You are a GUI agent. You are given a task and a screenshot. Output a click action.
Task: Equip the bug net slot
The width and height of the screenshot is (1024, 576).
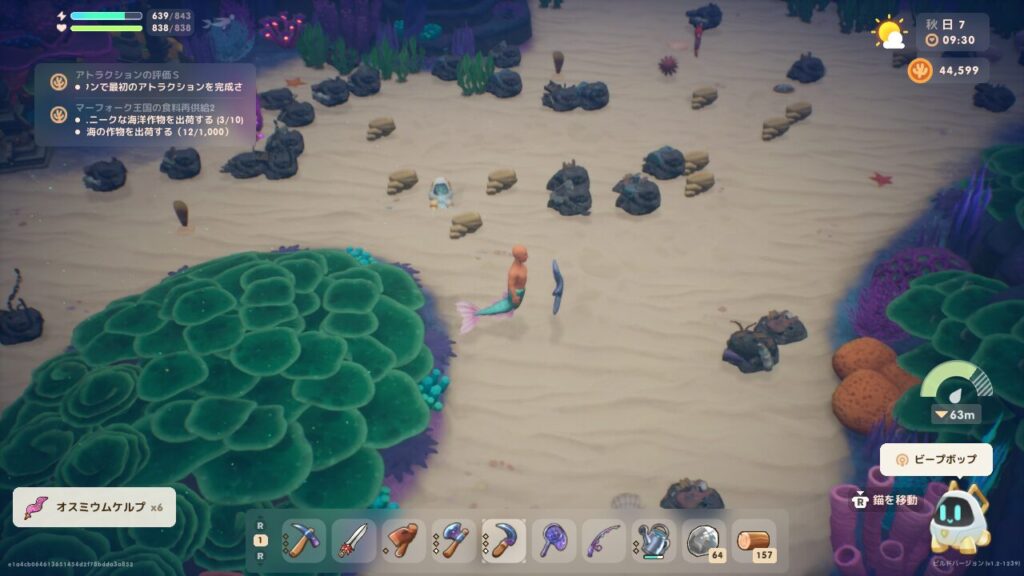pos(554,541)
